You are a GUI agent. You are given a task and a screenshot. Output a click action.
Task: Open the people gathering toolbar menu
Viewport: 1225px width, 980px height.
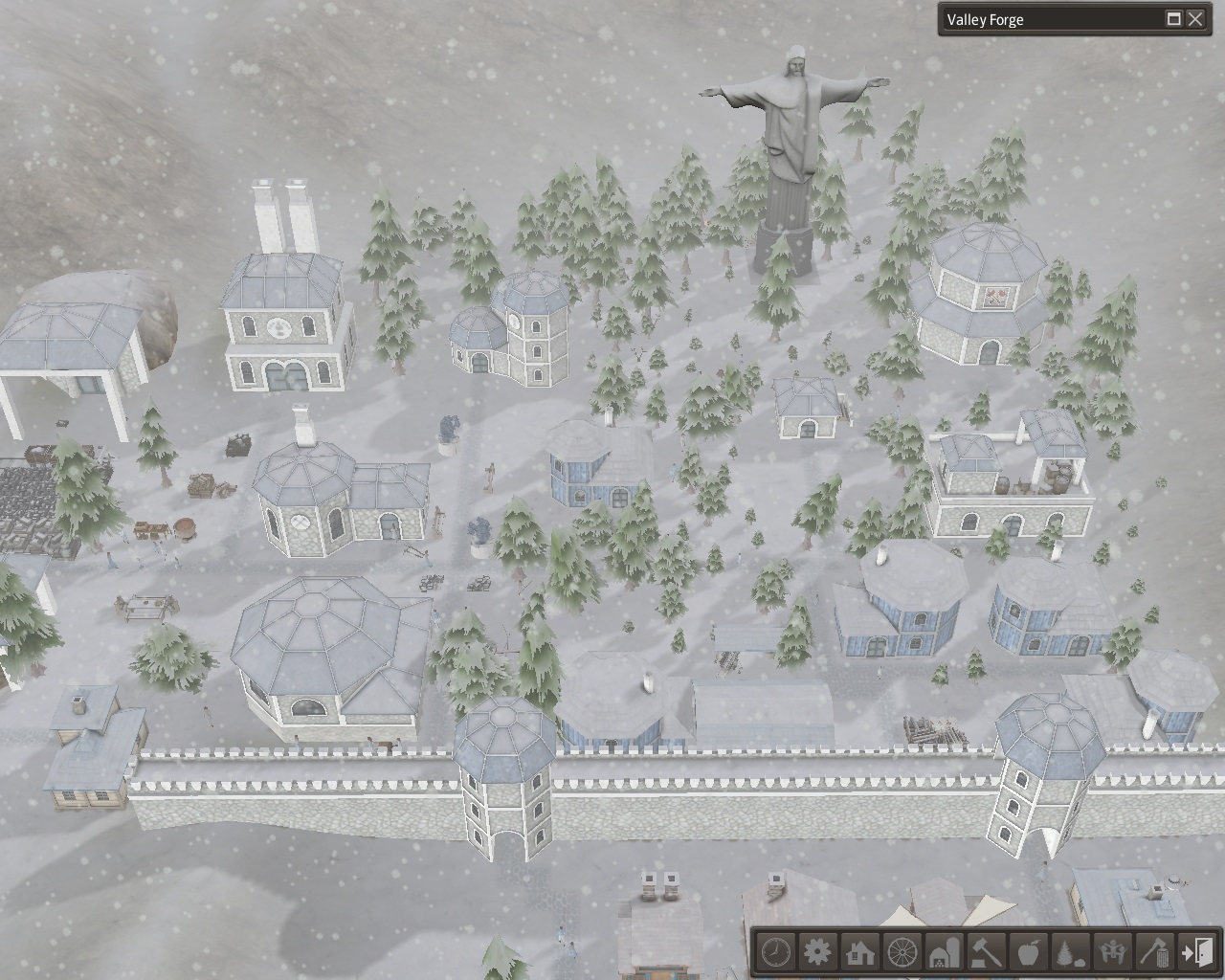1113,952
